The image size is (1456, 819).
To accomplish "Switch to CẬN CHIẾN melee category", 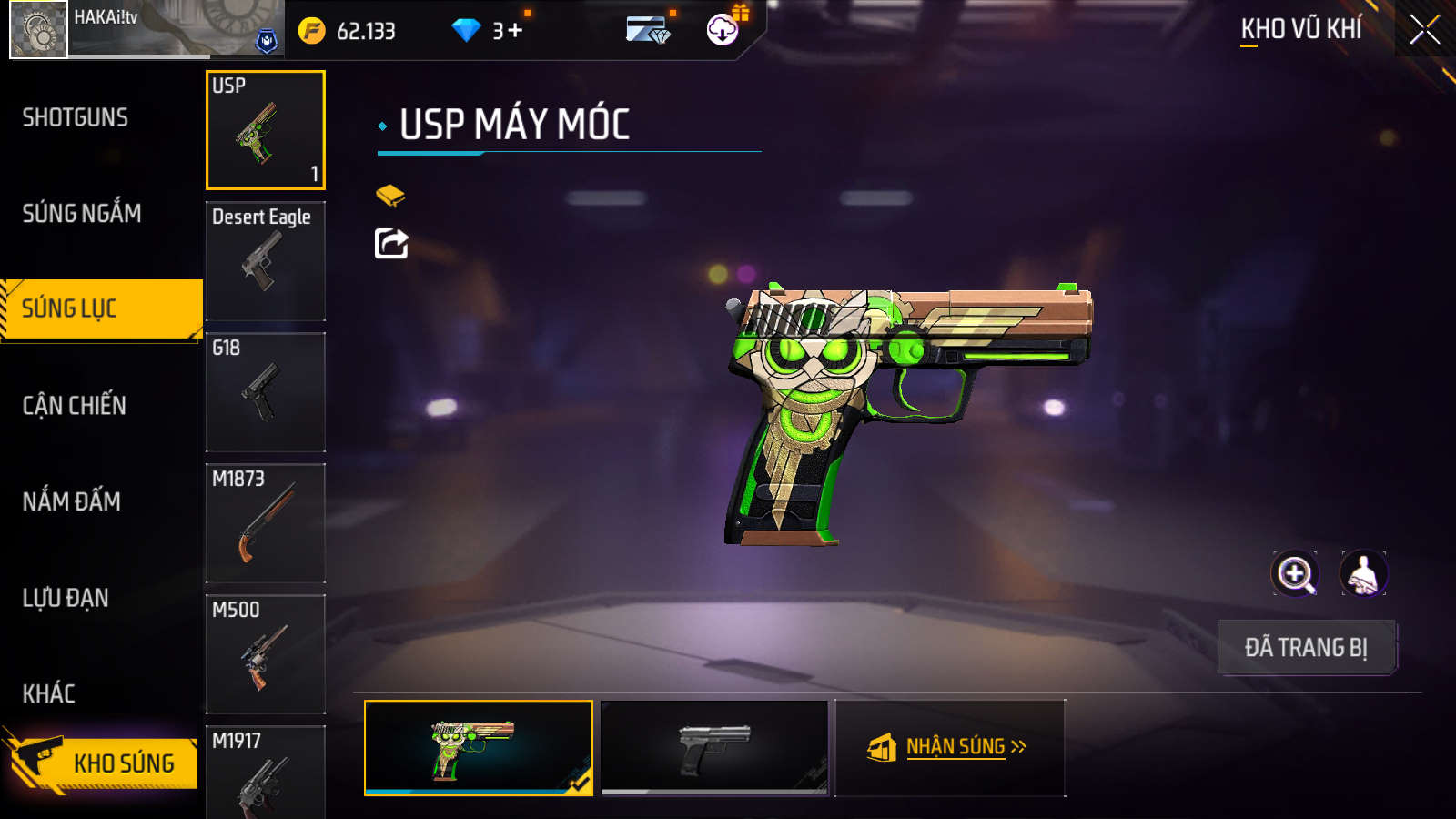I will coord(75,405).
